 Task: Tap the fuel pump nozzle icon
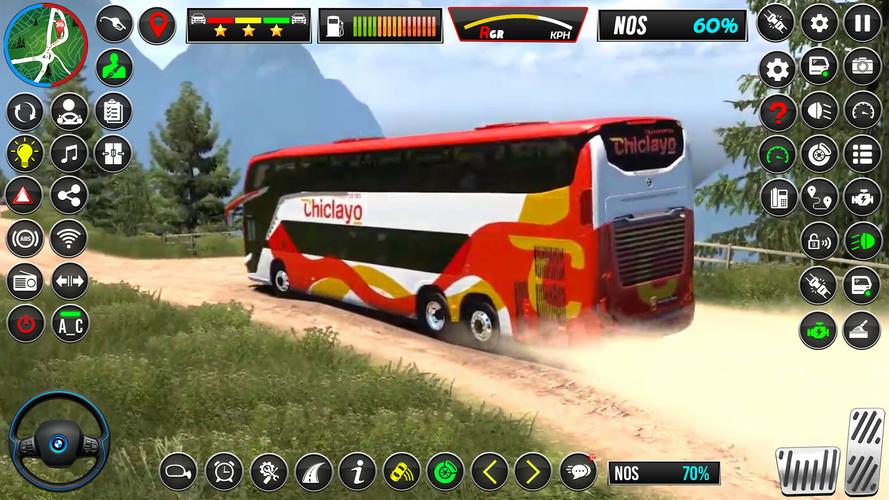[114, 24]
